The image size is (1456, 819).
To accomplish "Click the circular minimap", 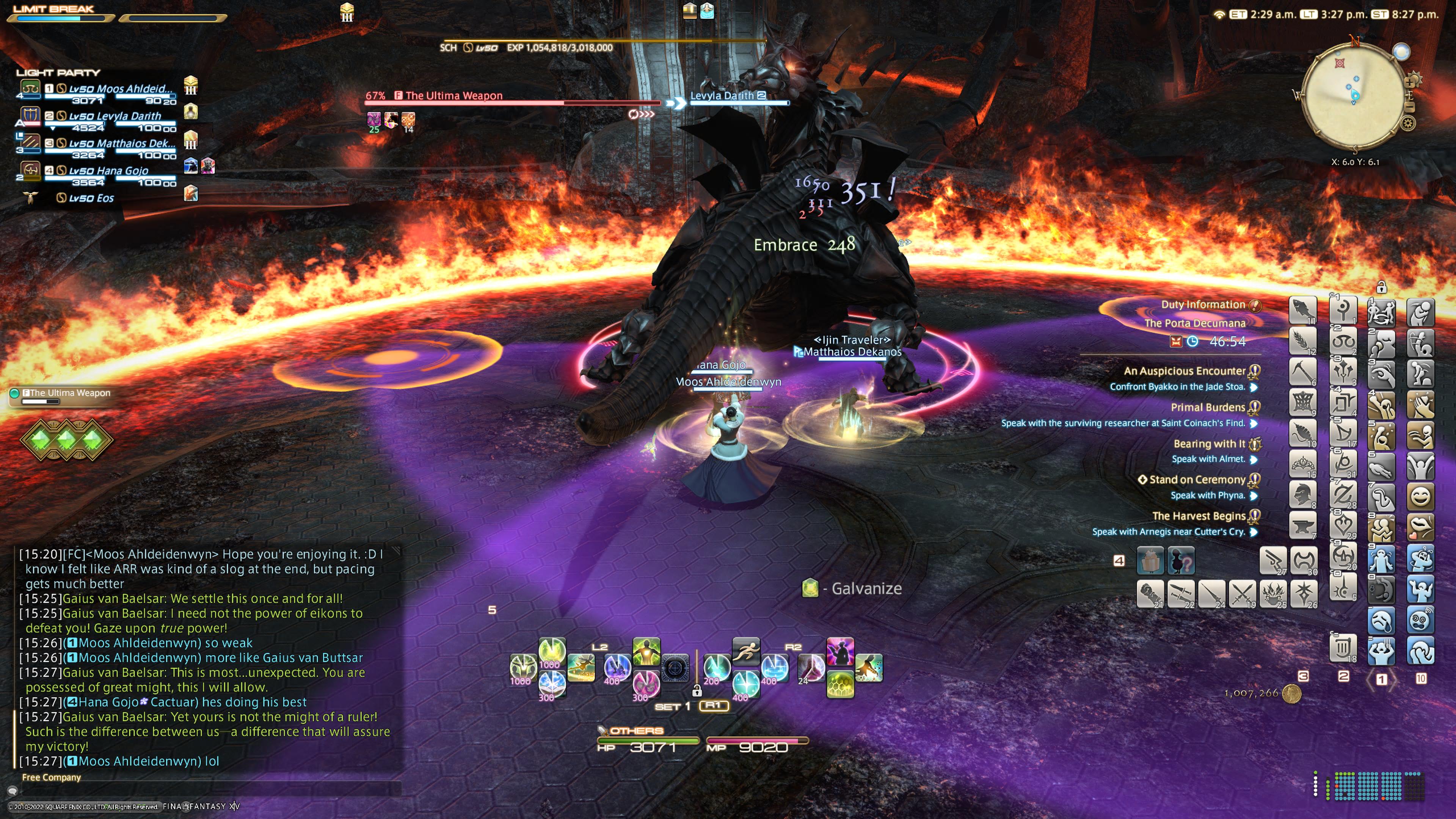I will click(x=1354, y=96).
